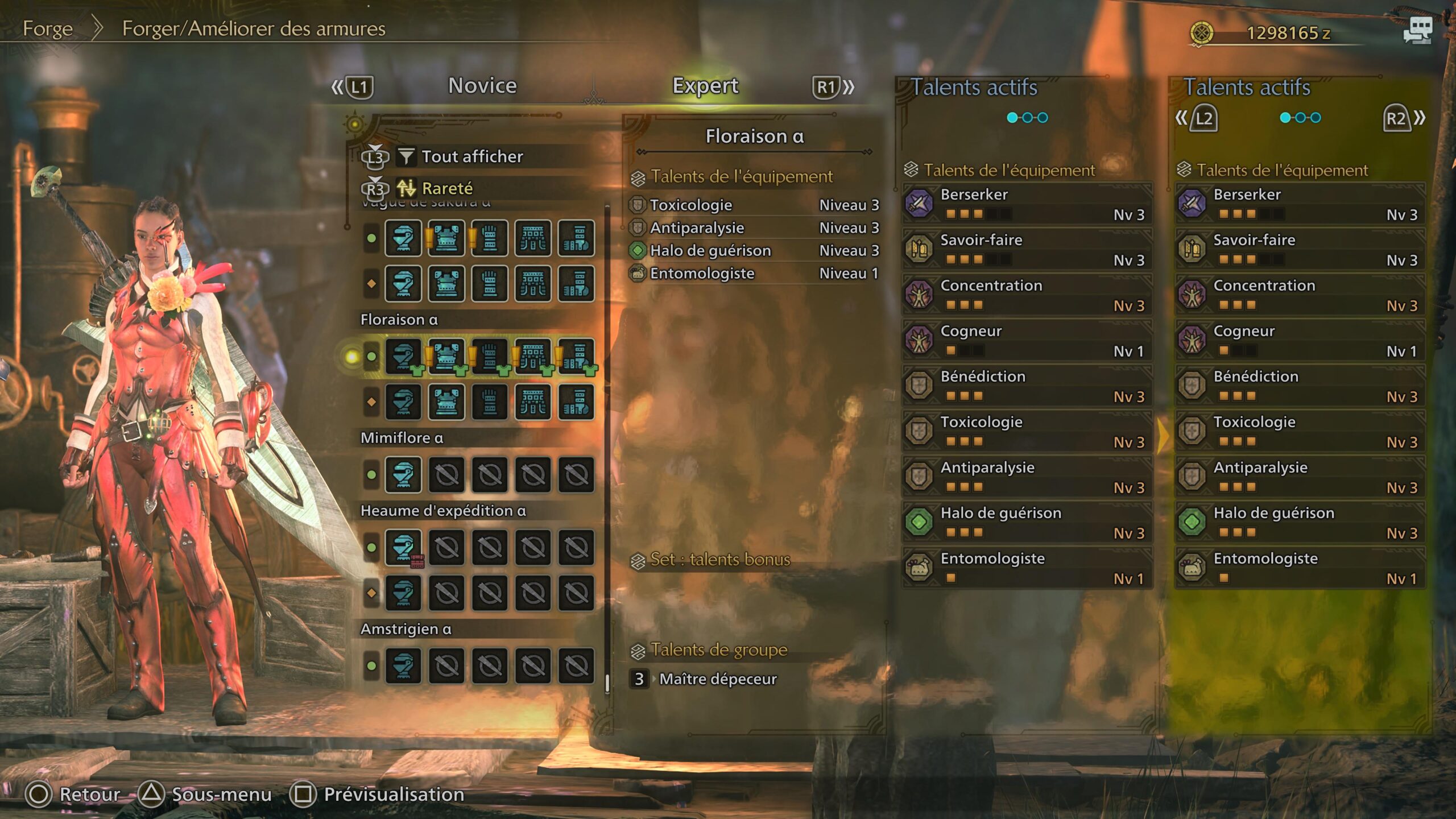
Task: Select the highlighted Floraison α helmet
Action: pos(403,357)
